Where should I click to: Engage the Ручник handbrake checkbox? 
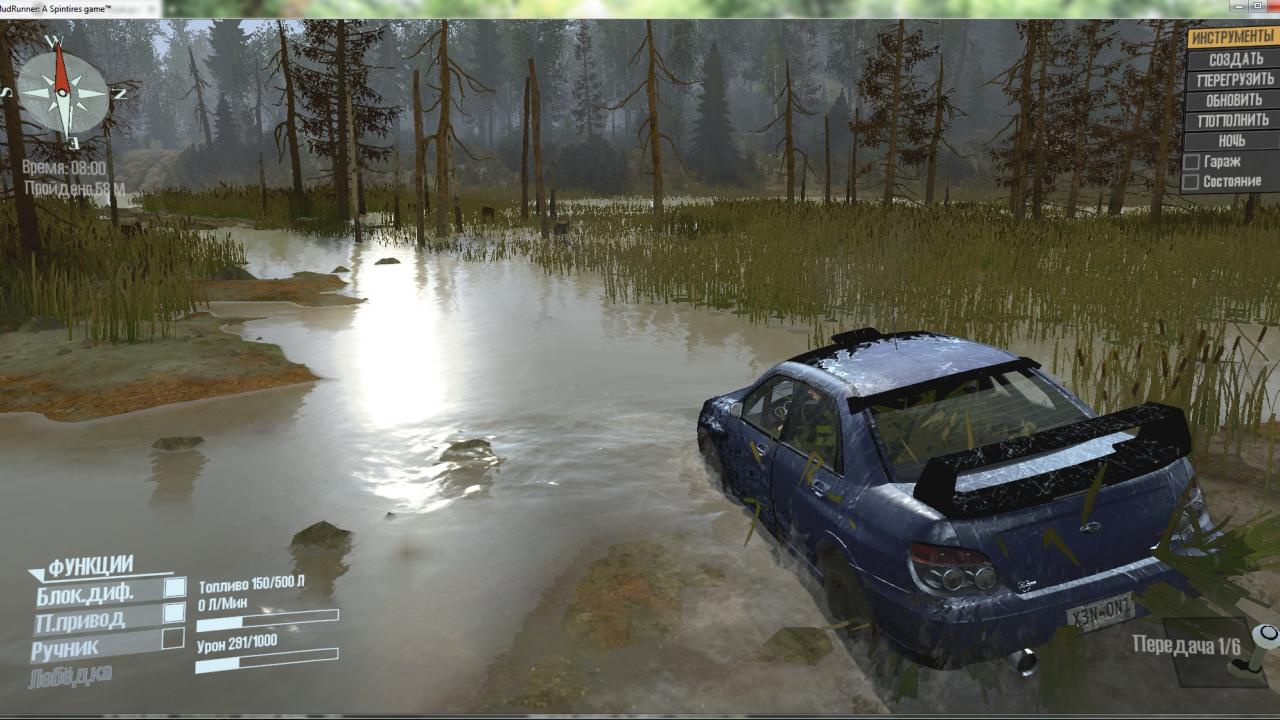(173, 638)
